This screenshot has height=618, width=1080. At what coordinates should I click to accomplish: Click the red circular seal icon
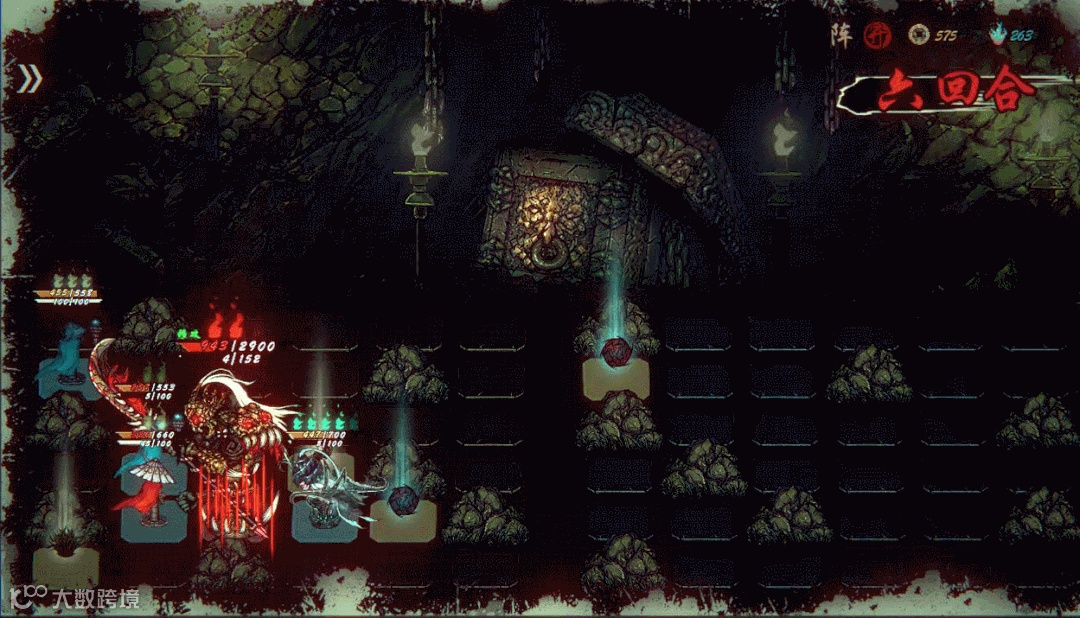coord(876,35)
